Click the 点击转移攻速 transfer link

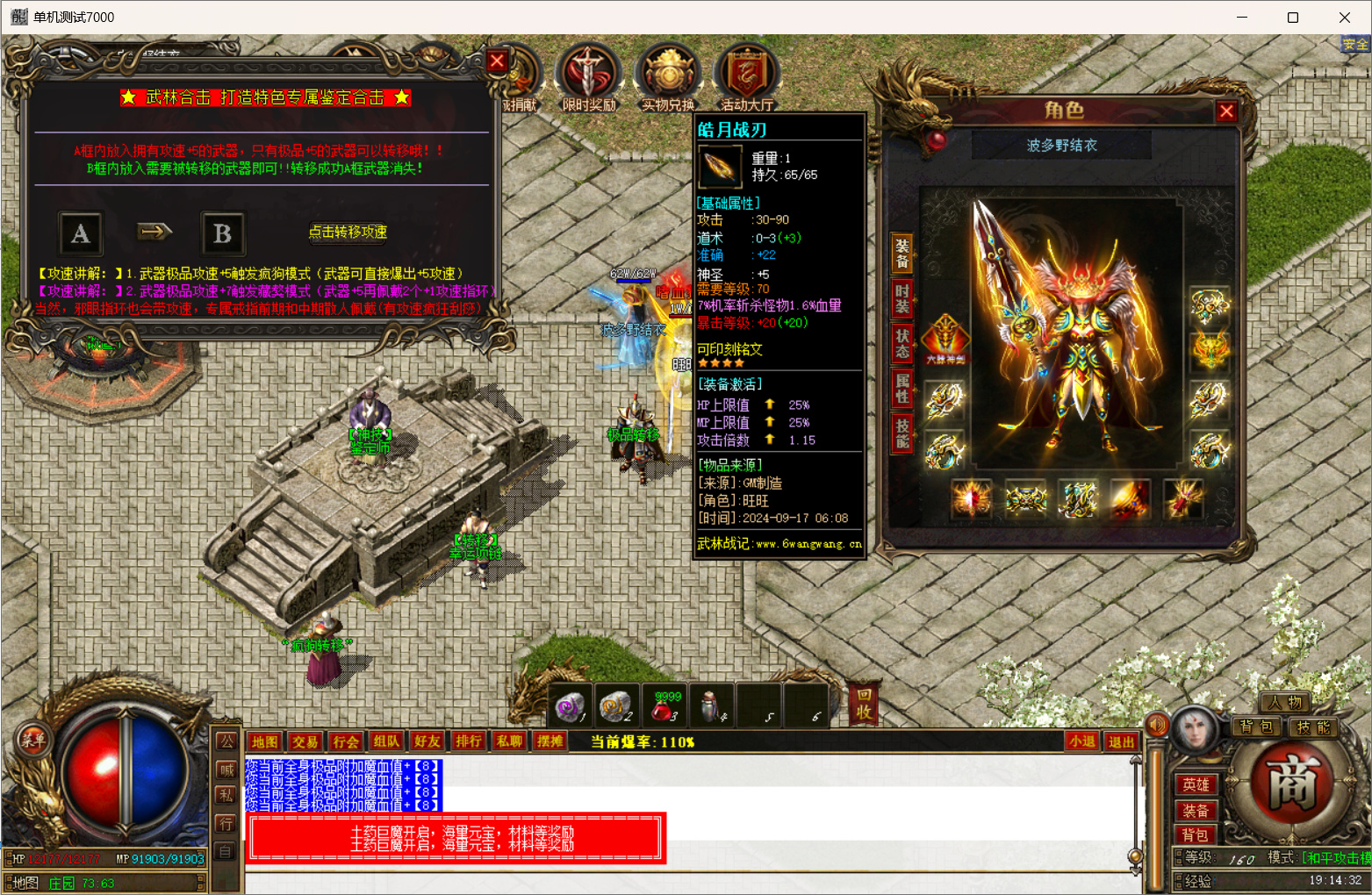click(348, 232)
